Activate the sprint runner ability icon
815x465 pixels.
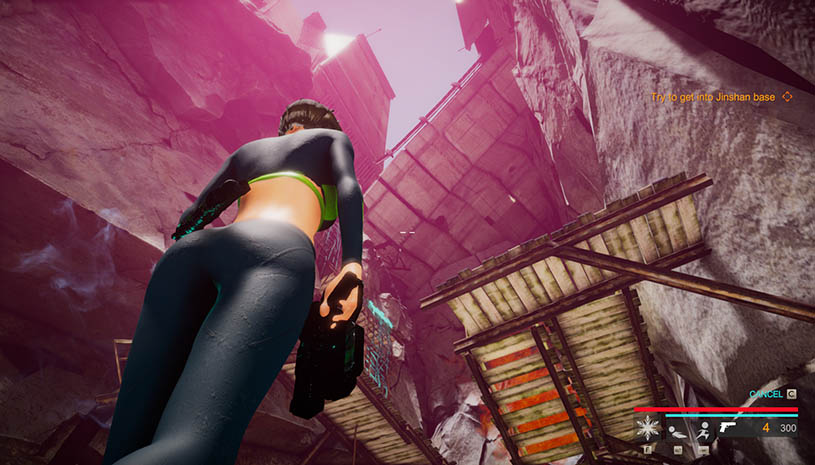point(703,431)
